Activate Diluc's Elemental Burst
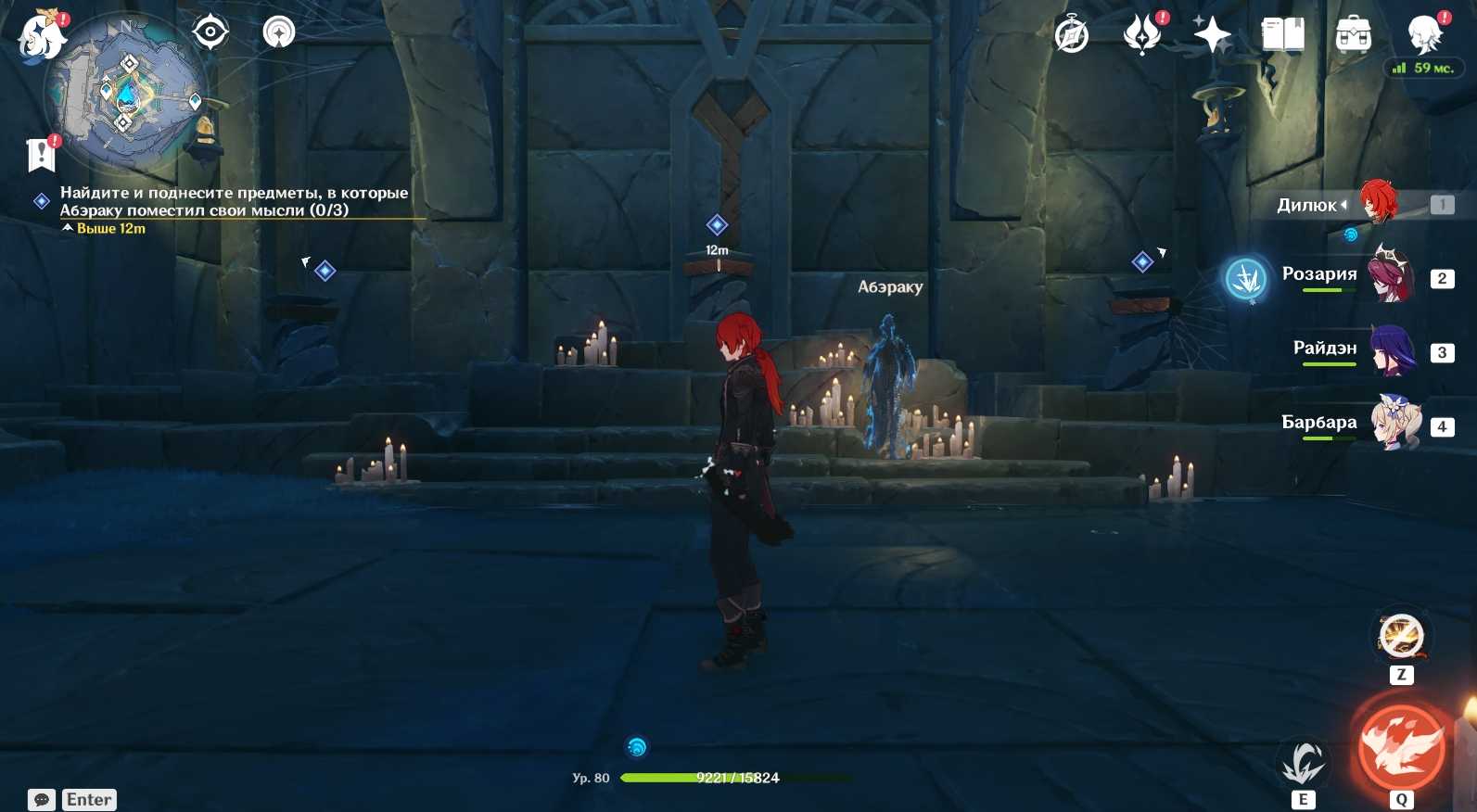 coord(1401,748)
